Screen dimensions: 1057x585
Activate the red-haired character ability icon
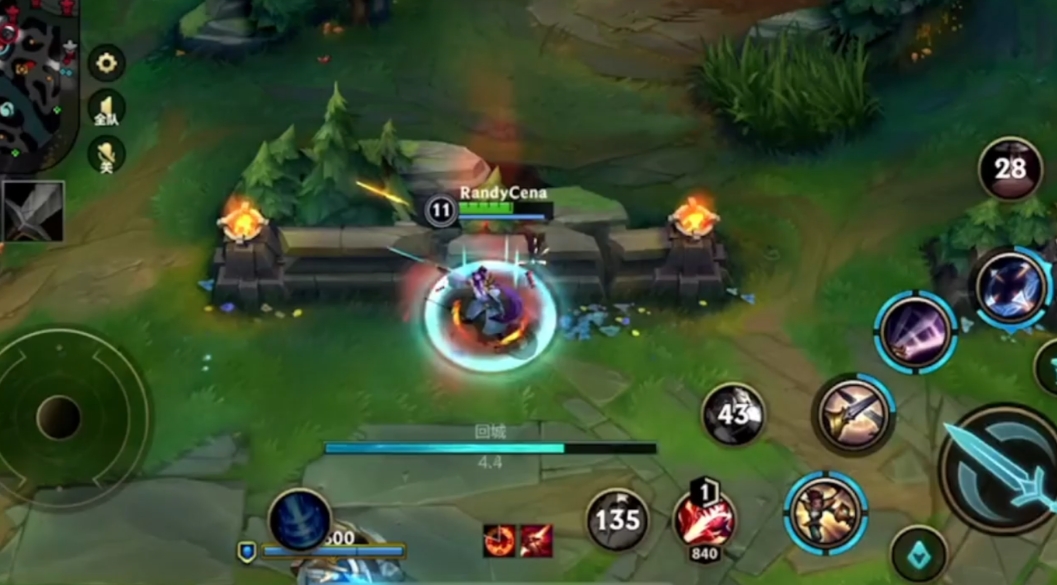pos(826,513)
